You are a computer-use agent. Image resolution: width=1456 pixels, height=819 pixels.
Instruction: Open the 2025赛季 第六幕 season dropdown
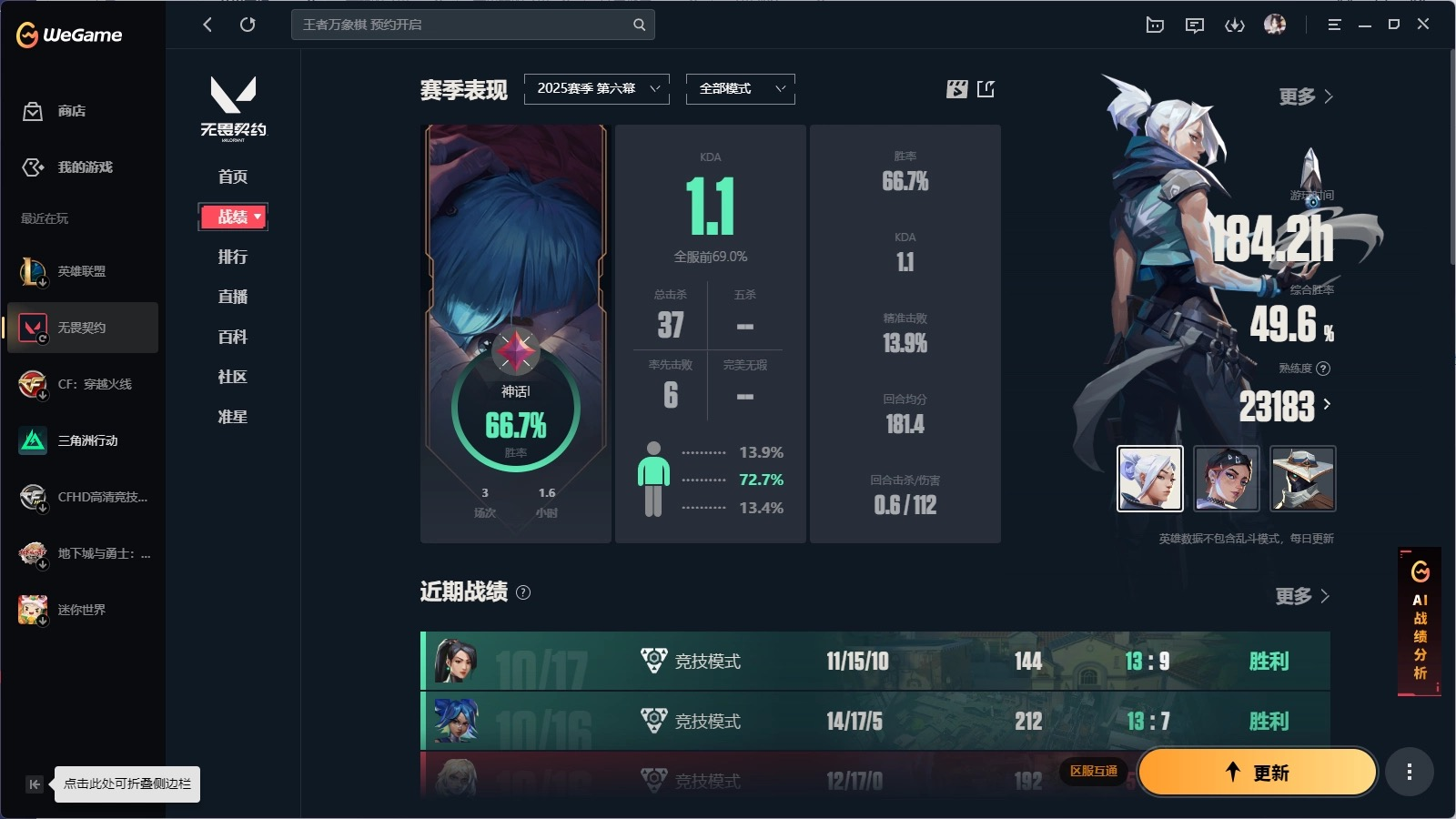tap(596, 89)
